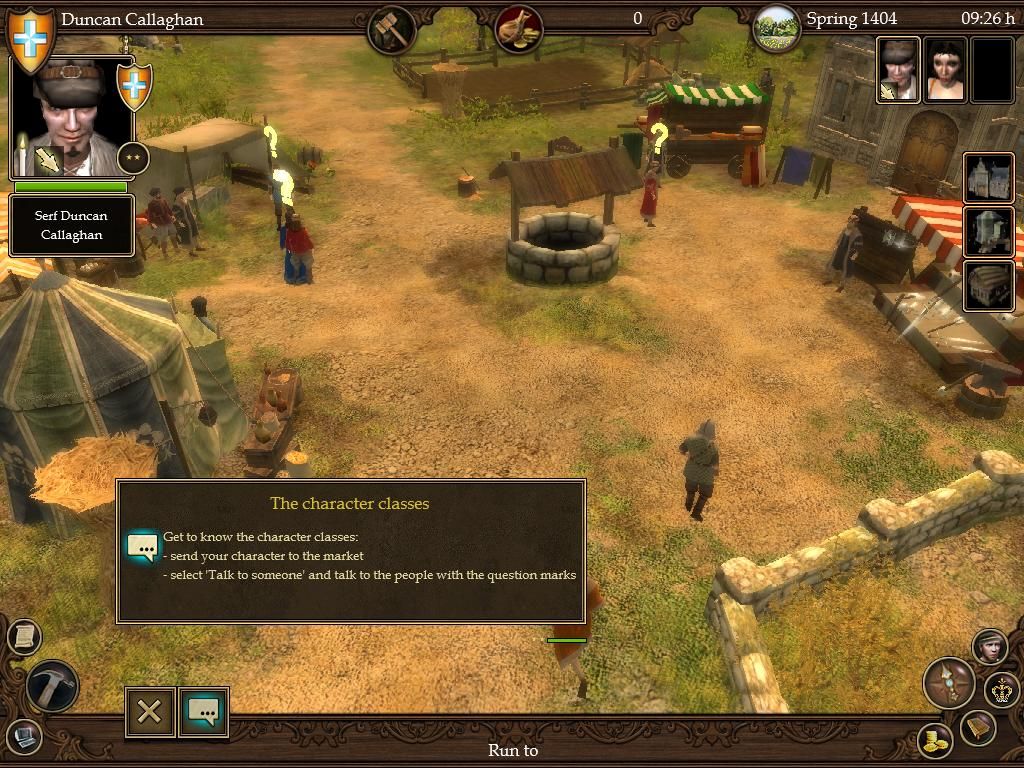The image size is (1024, 768).
Task: Click the compass icon
Action: [947, 682]
